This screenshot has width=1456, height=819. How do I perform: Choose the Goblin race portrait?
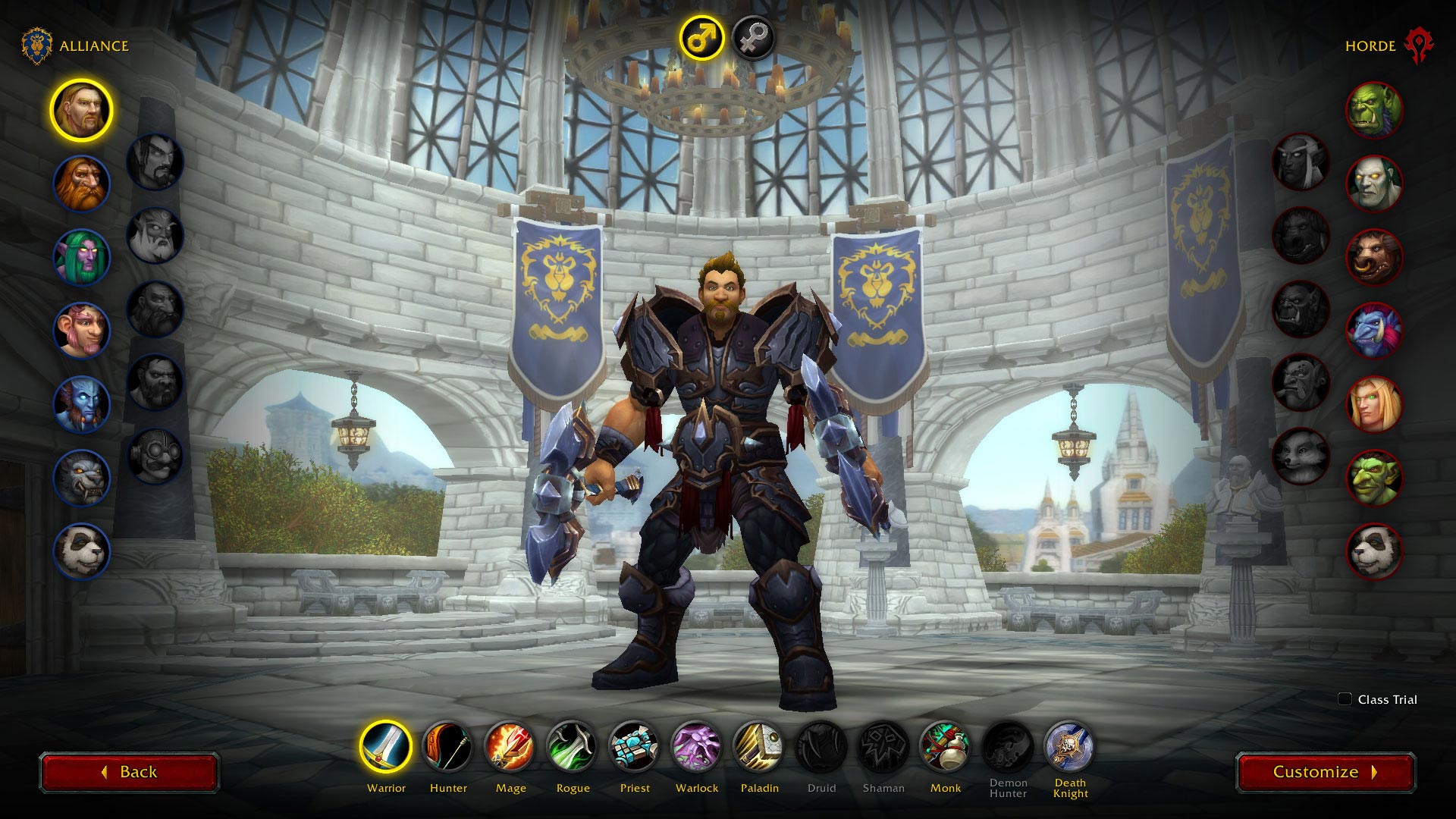click(x=1373, y=478)
